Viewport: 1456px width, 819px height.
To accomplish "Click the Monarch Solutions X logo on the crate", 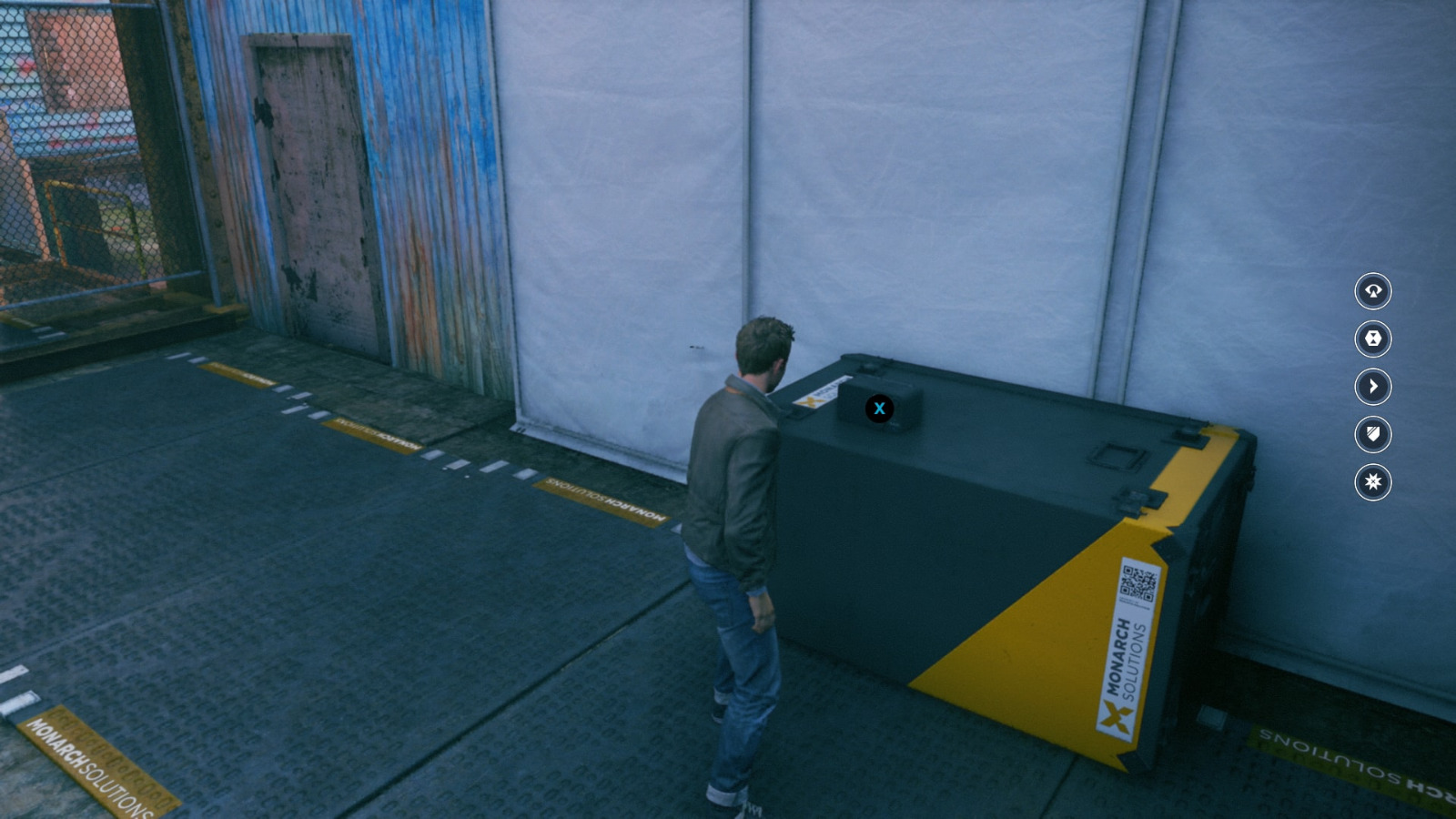I will [x=1116, y=718].
